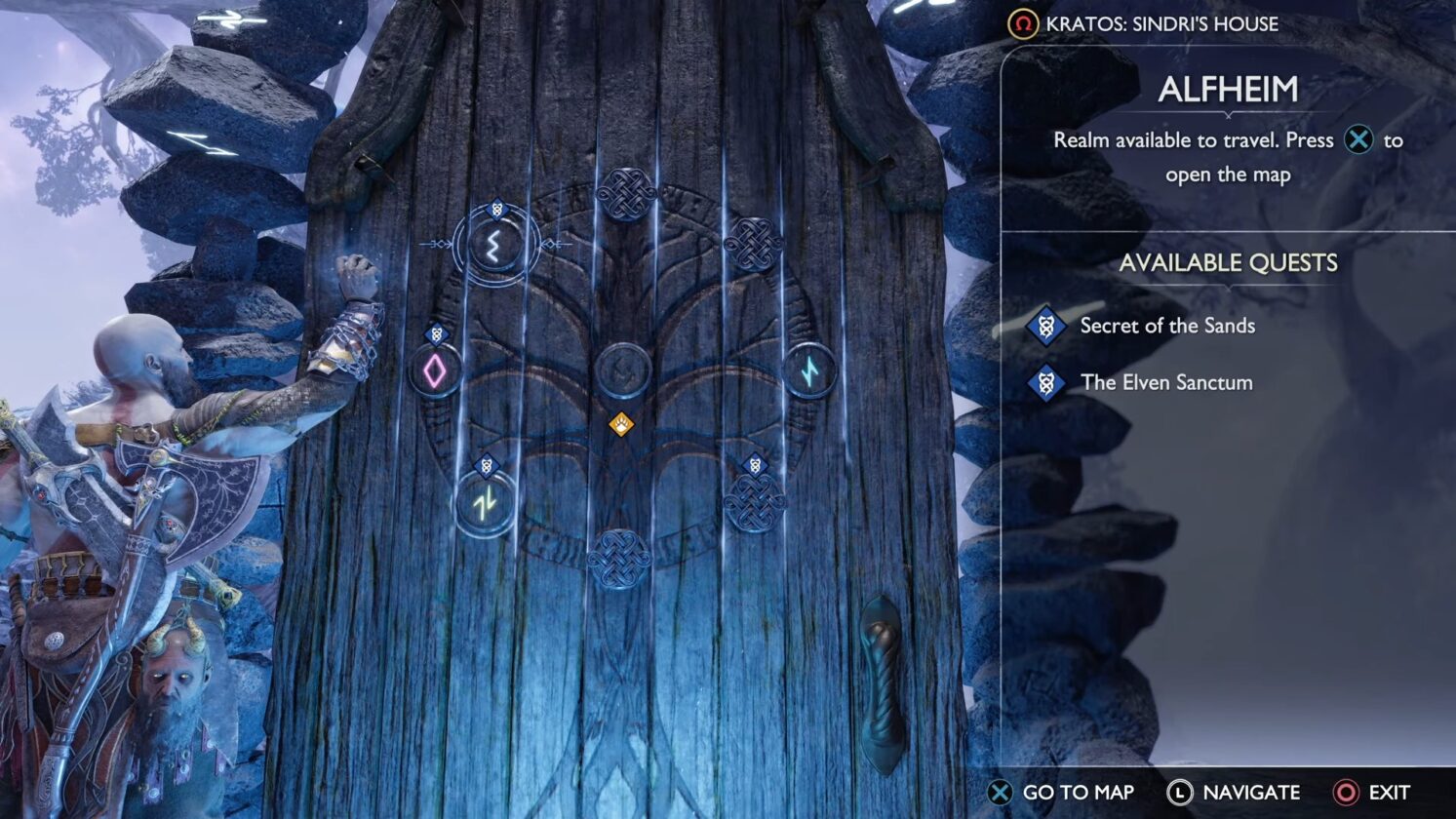Select the Secret of the Sands quest
1456x819 pixels.
[1166, 326]
